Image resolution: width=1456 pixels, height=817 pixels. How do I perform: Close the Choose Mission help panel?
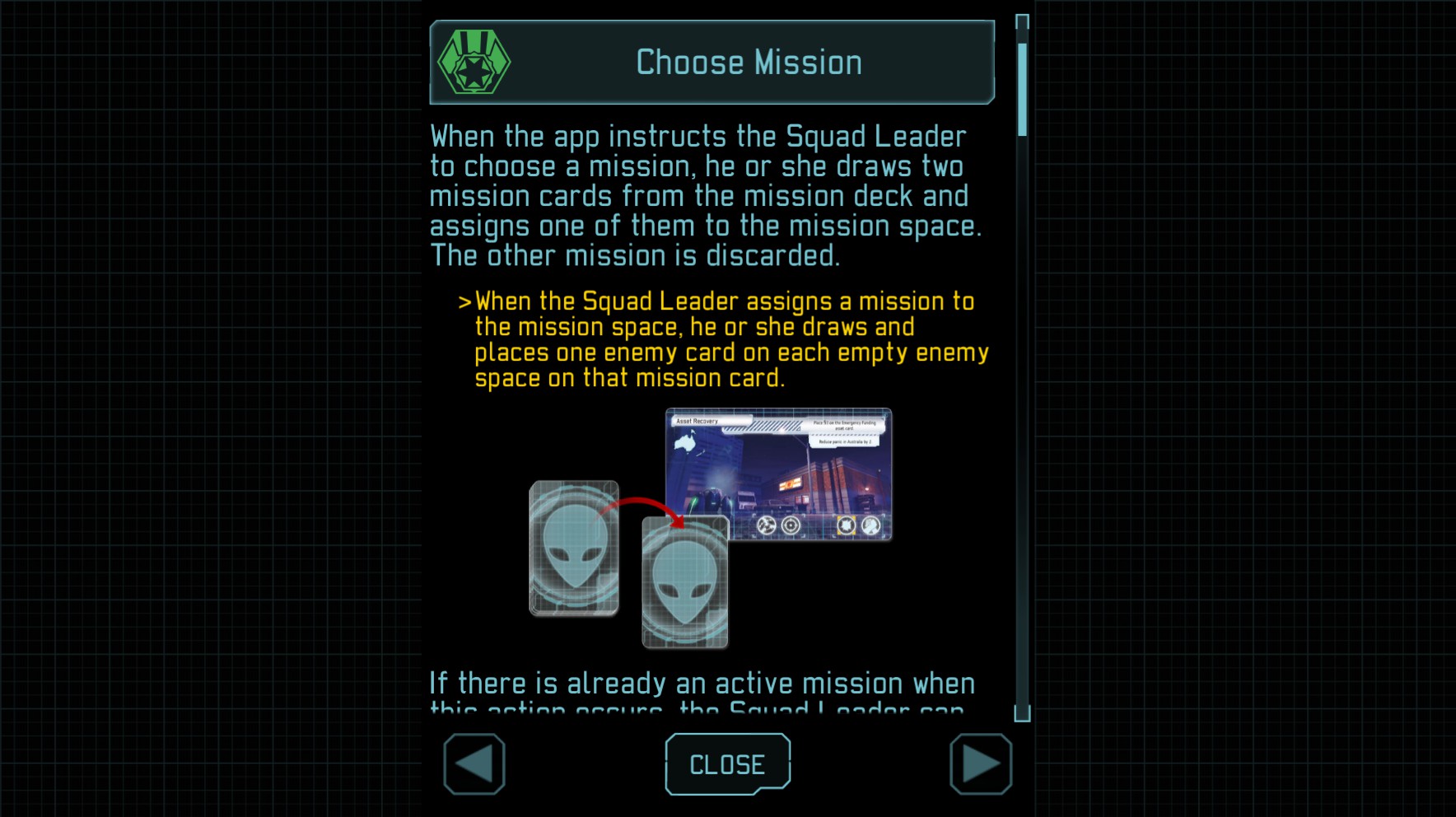727,764
